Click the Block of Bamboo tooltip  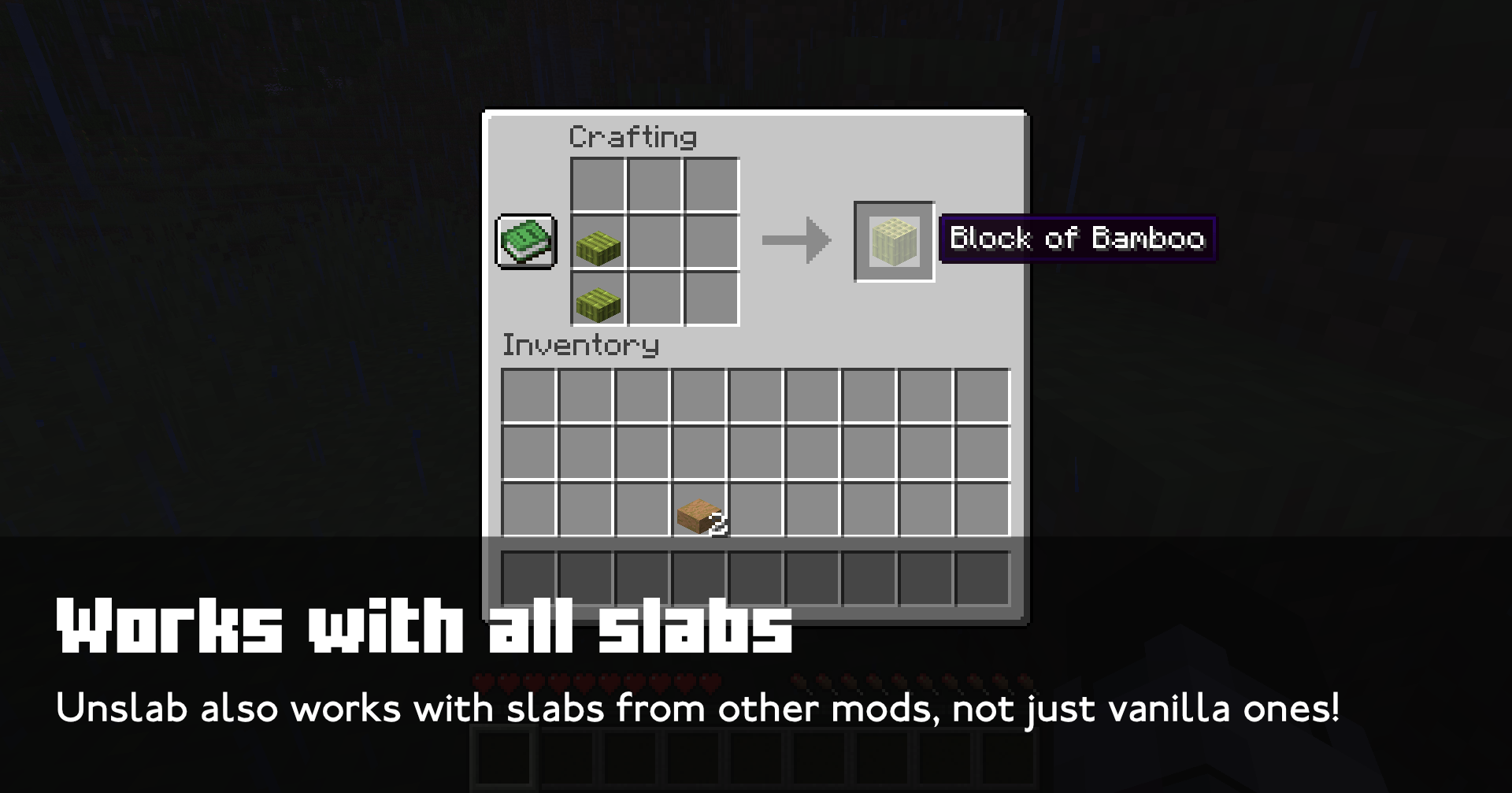coord(1079,239)
